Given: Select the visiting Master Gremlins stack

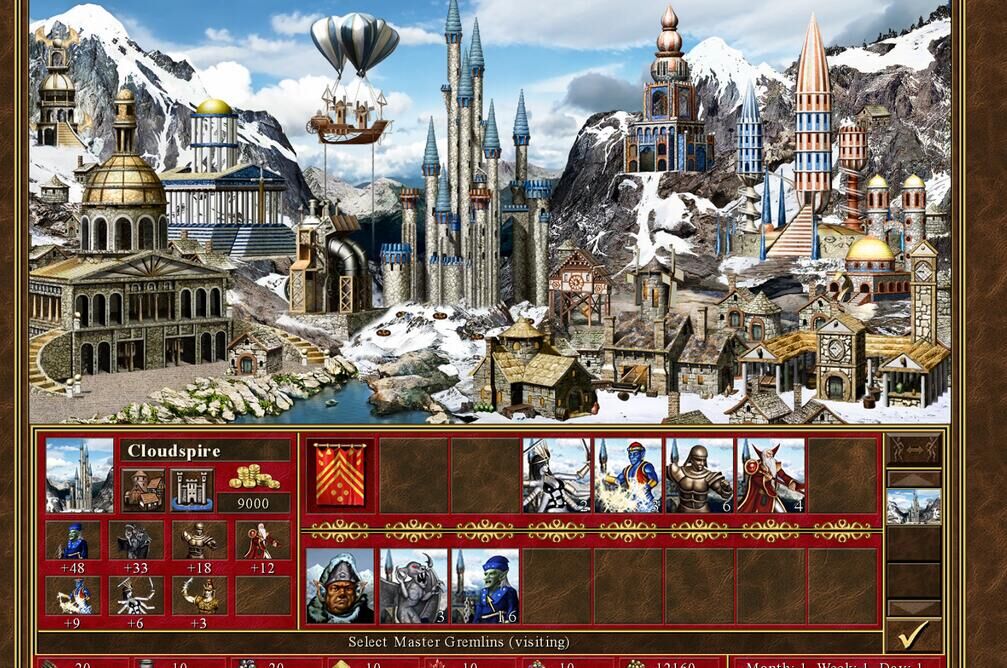Looking at the screenshot, I should (485, 586).
